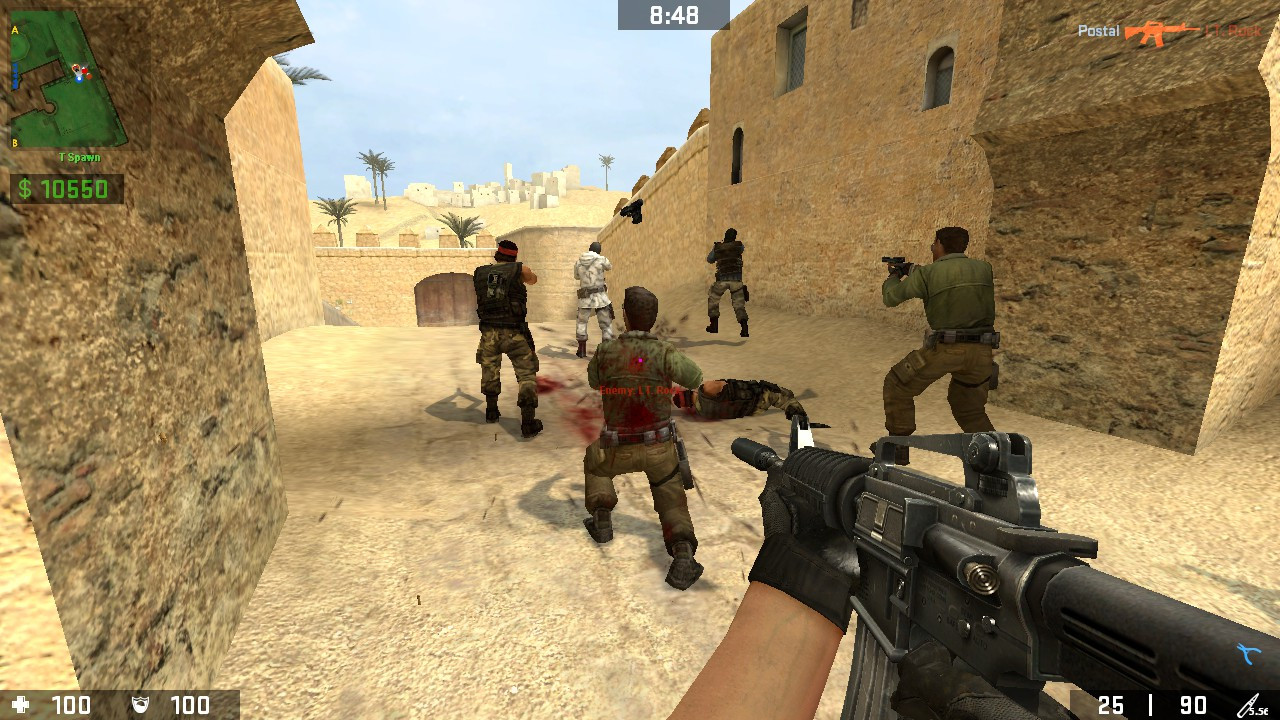Click the reserve ammo count of 90
The height and width of the screenshot is (720, 1280).
1193,703
